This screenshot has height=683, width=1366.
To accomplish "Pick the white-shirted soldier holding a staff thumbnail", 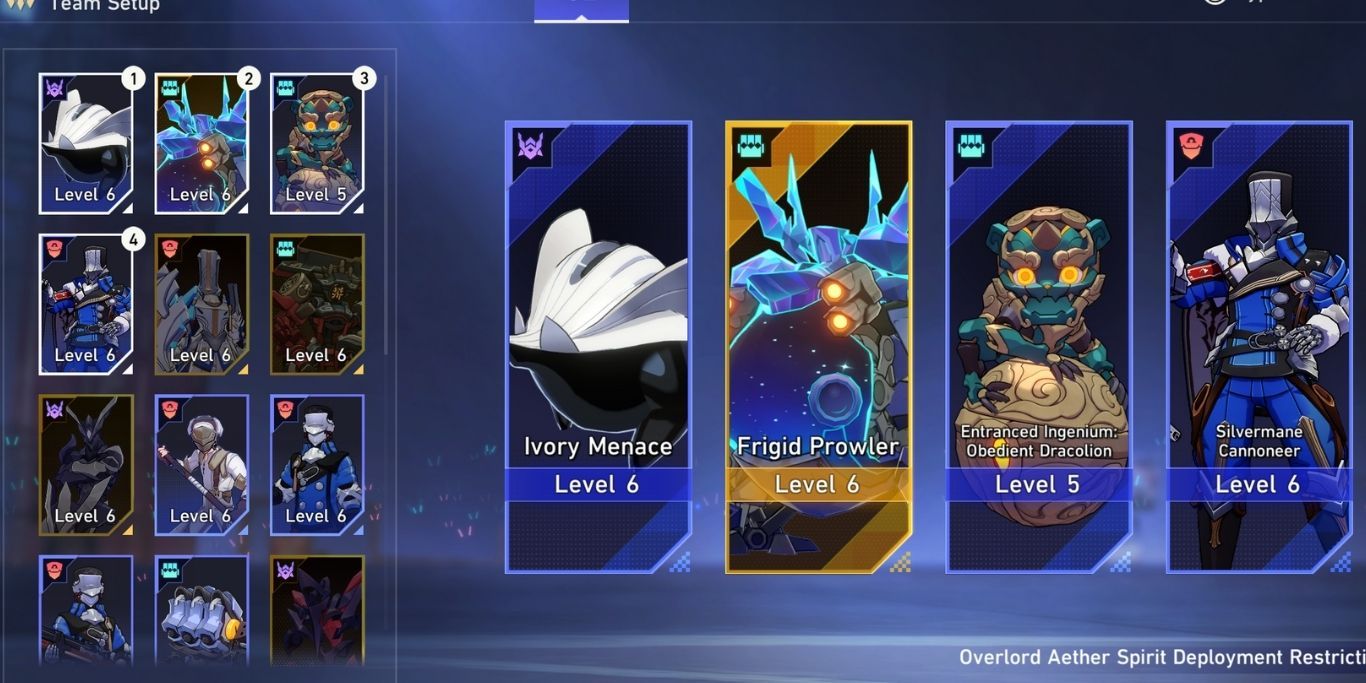I will pyautogui.click(x=202, y=465).
